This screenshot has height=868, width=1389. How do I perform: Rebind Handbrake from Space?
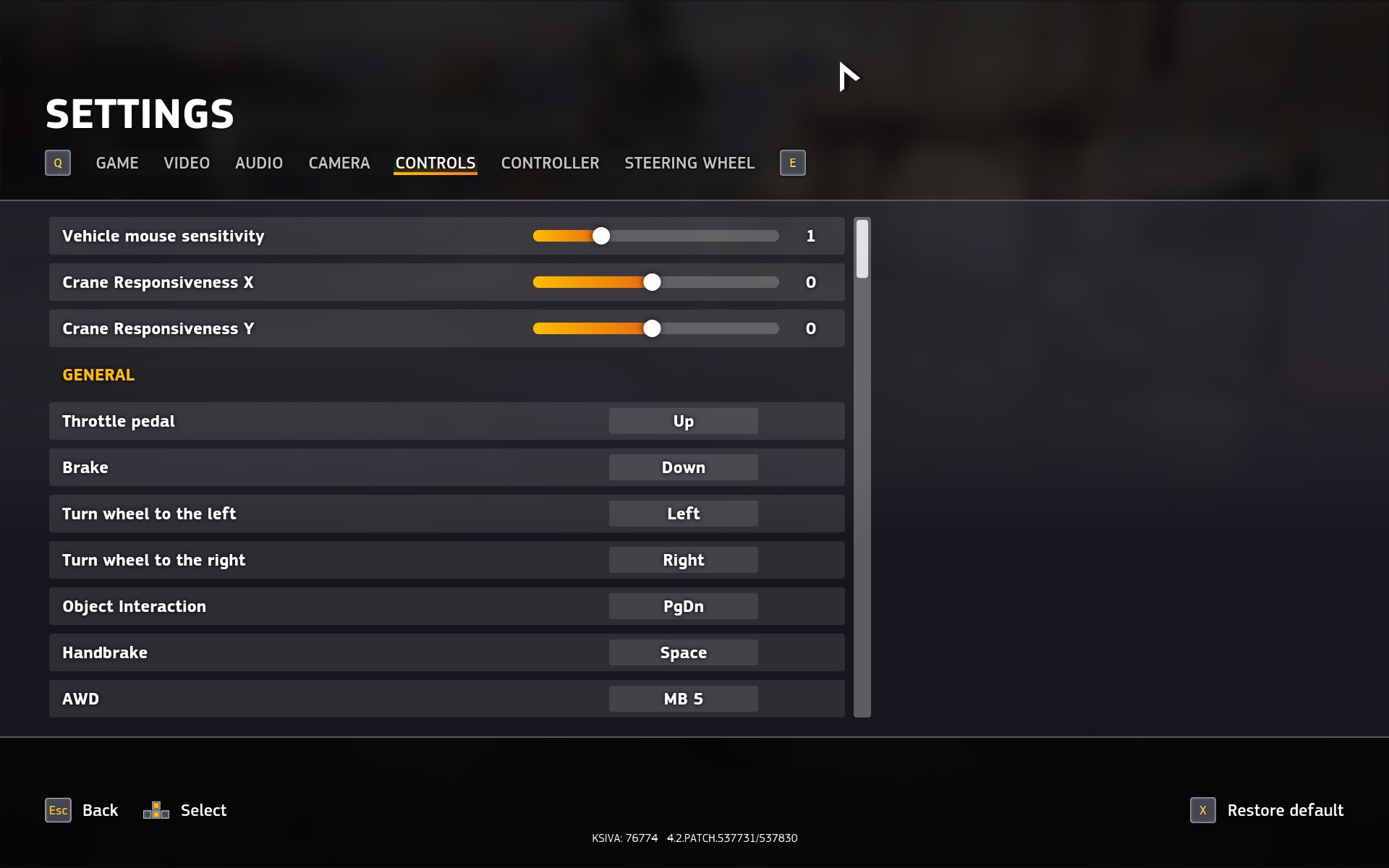click(x=682, y=652)
